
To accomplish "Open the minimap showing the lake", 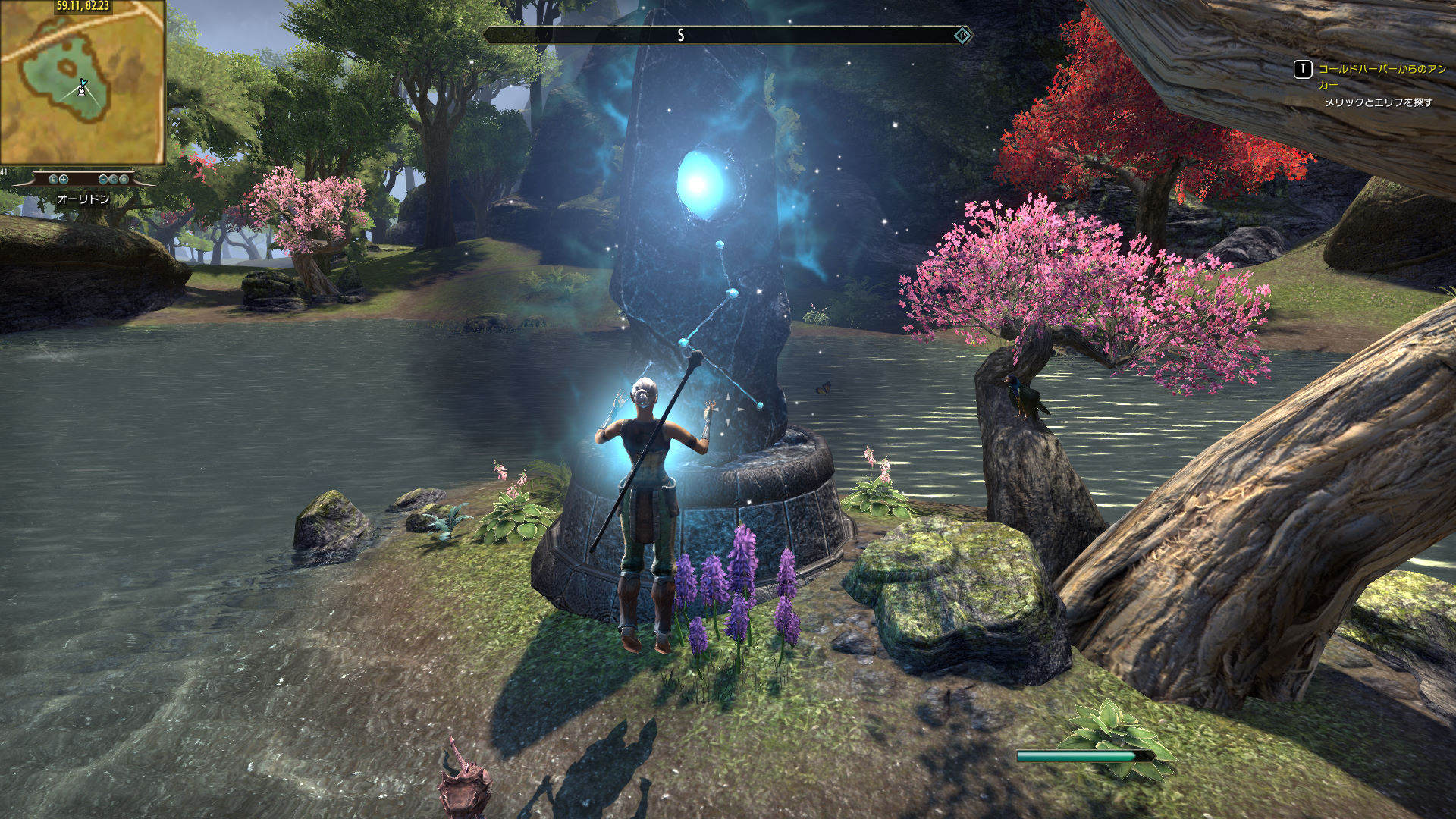I will [x=82, y=82].
